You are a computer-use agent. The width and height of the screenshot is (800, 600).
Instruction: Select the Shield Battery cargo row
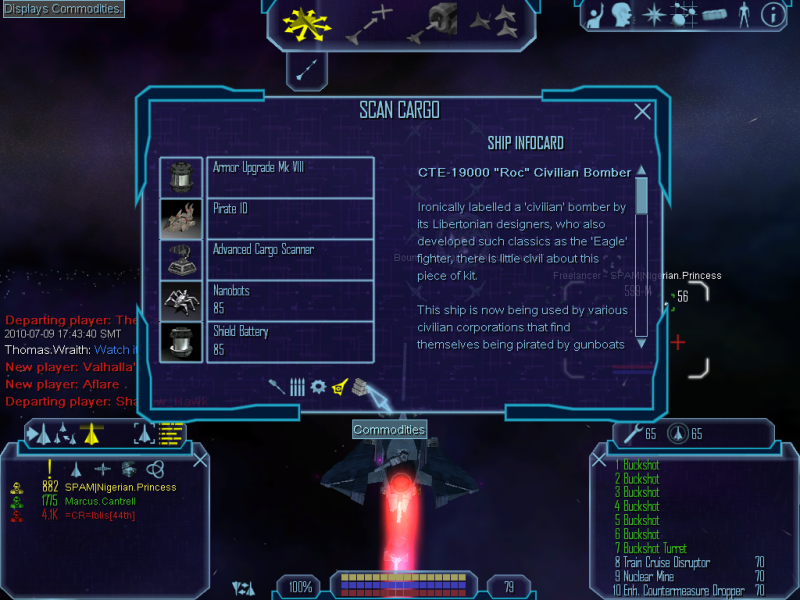(x=289, y=341)
